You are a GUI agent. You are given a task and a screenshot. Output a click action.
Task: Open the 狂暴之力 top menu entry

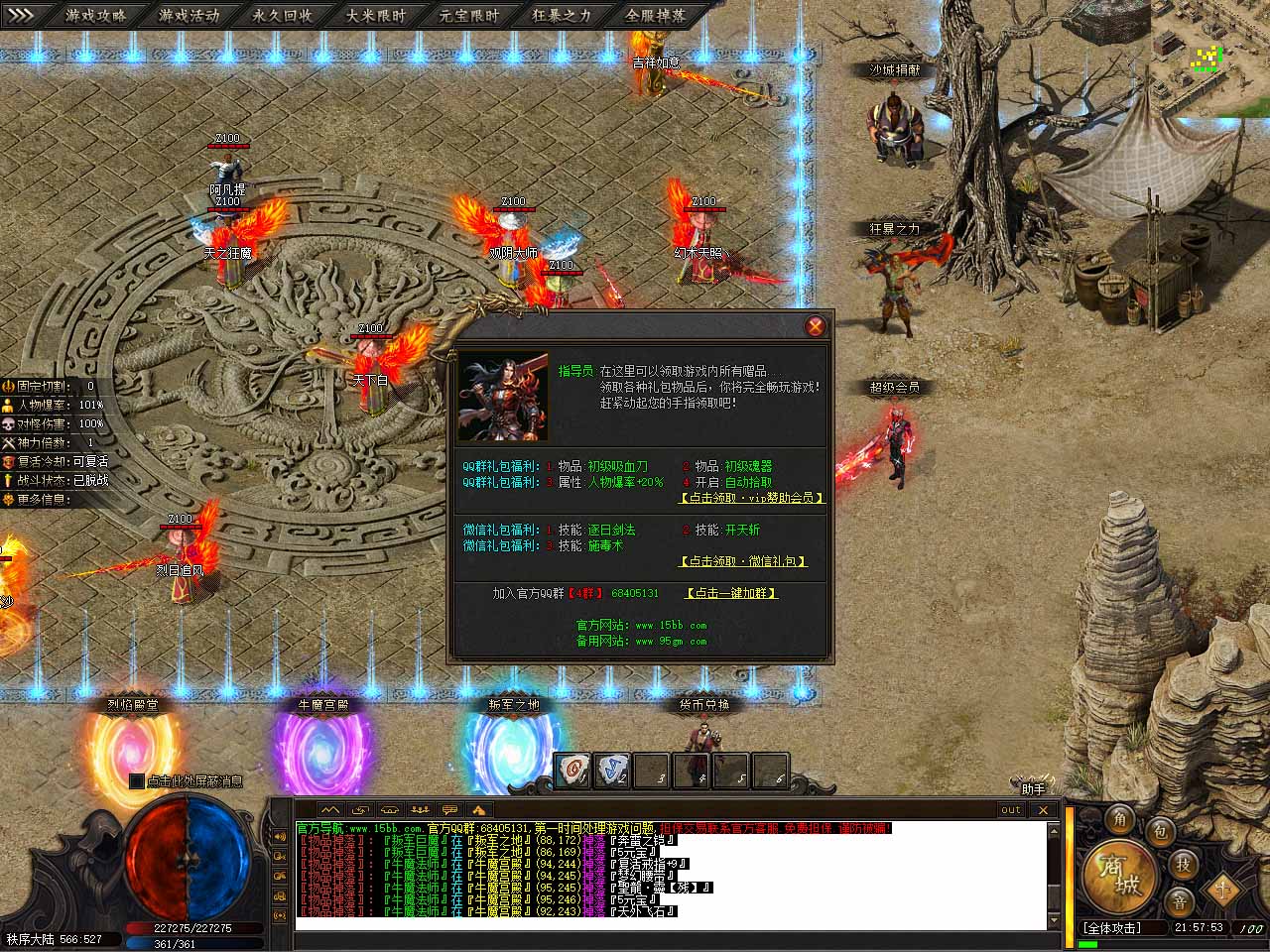562,15
